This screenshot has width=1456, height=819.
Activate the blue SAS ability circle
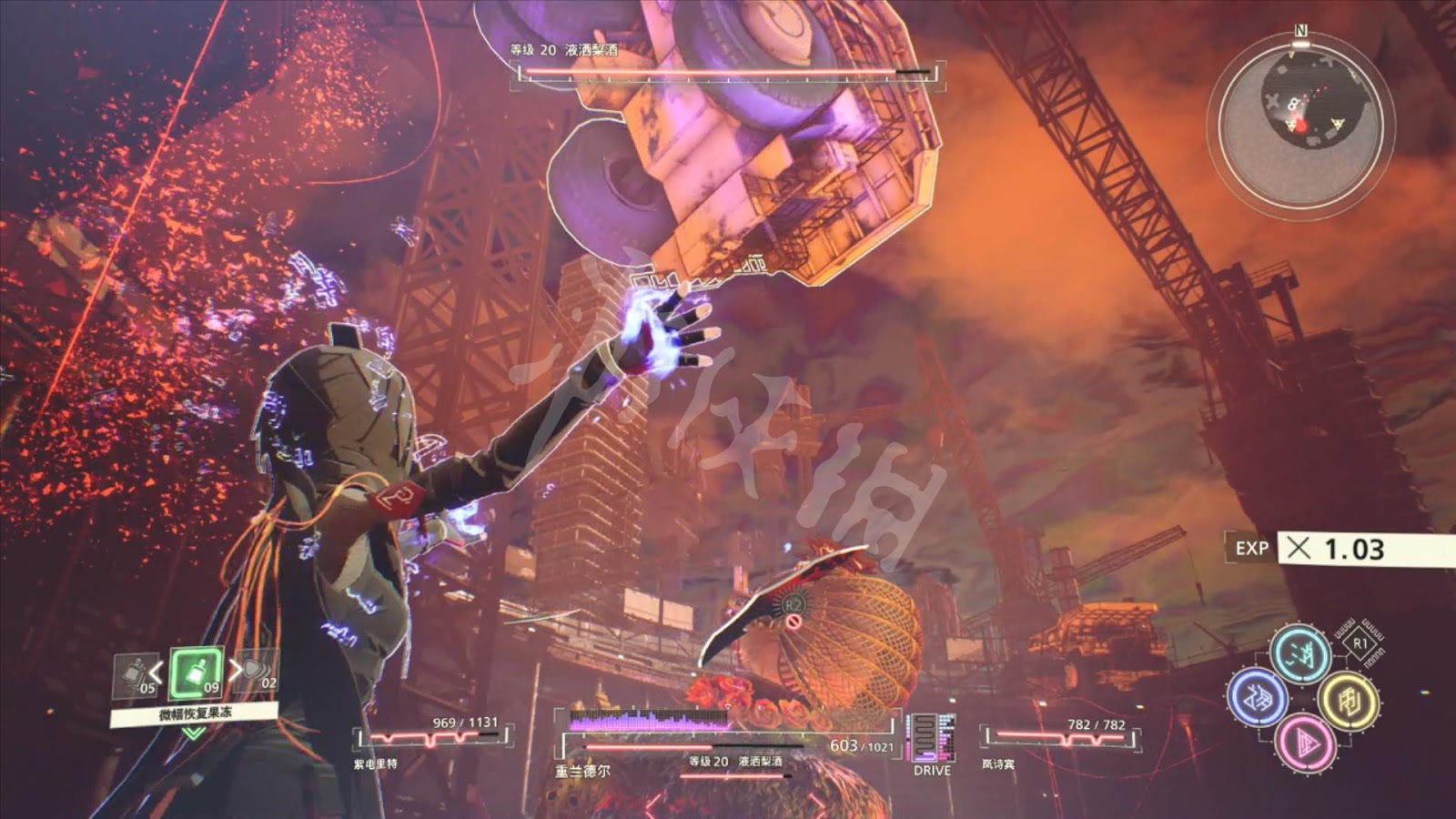pyautogui.click(x=1257, y=698)
